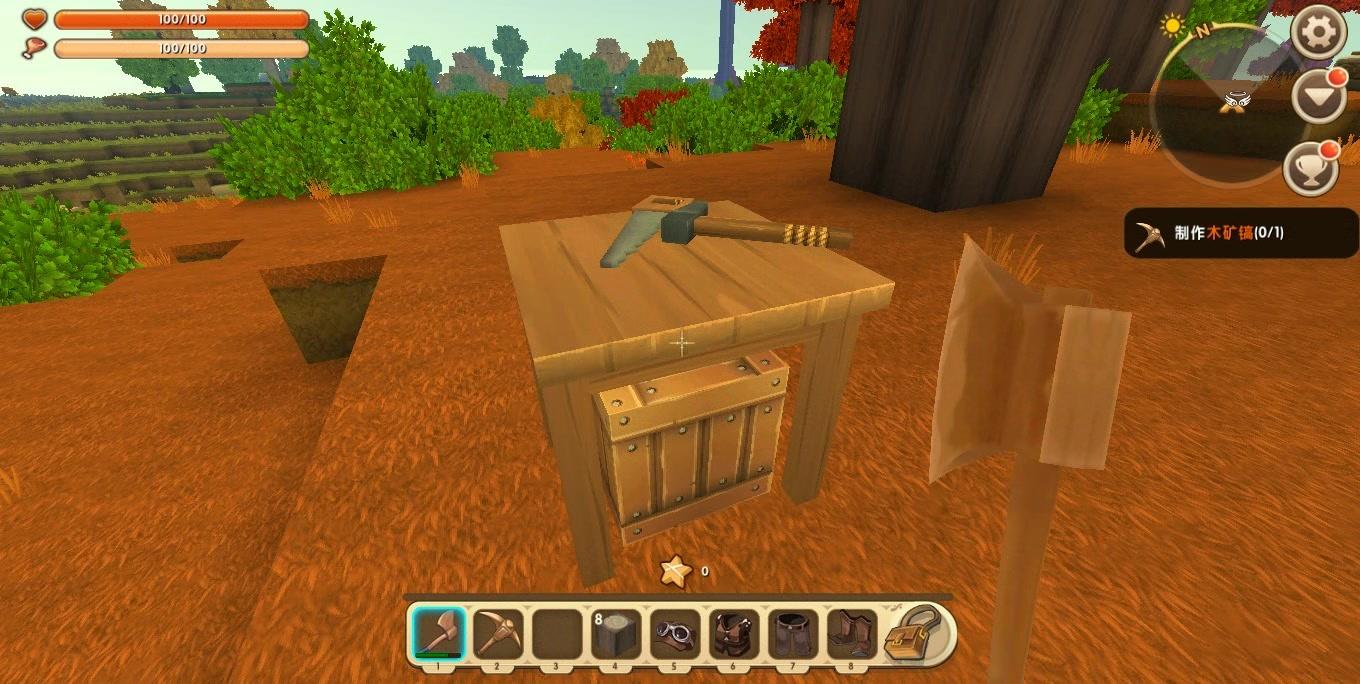Select the leather boots slot
Viewport: 1360px width, 684px height.
click(x=852, y=634)
